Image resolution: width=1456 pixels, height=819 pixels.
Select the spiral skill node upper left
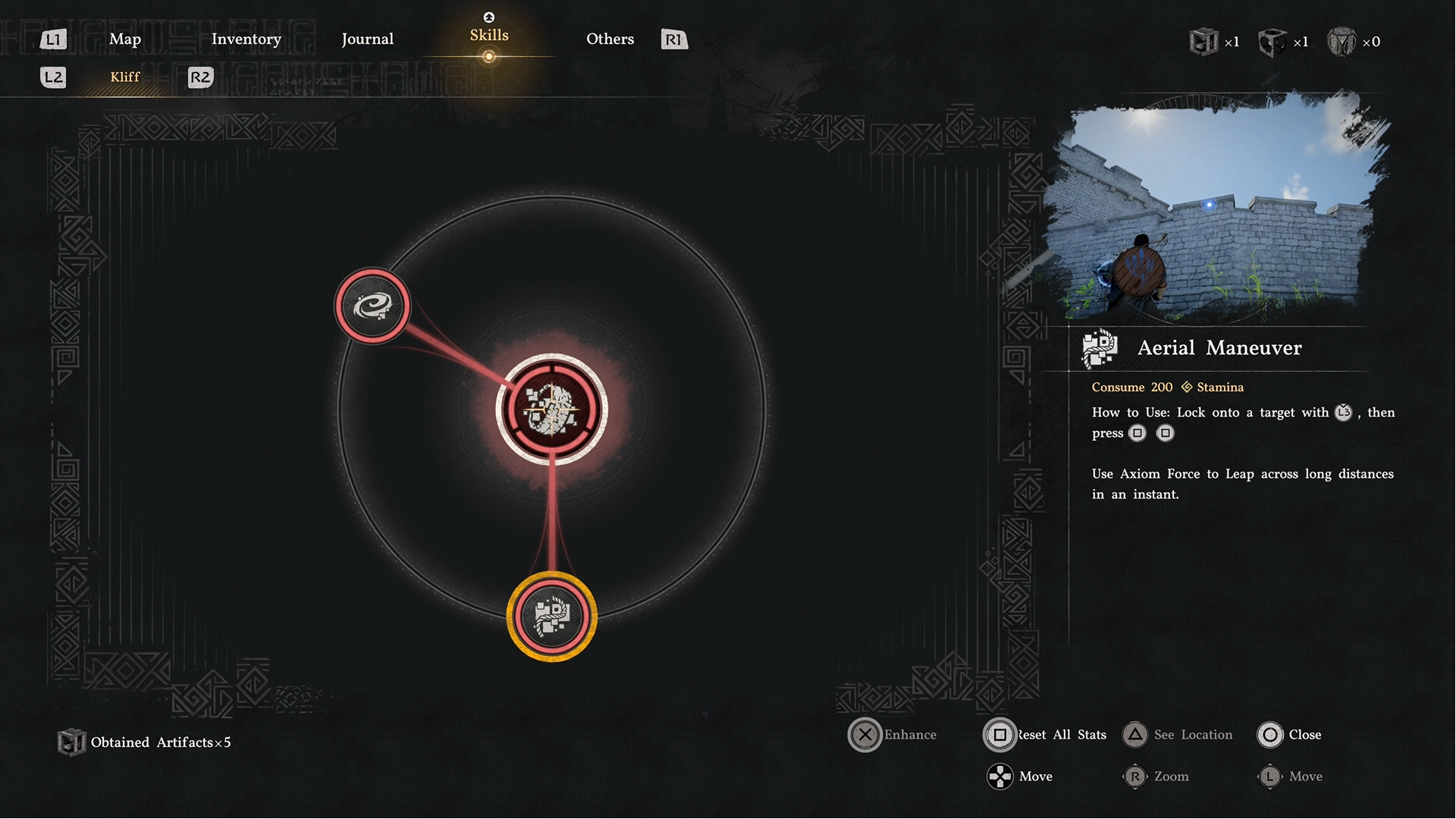(x=372, y=306)
